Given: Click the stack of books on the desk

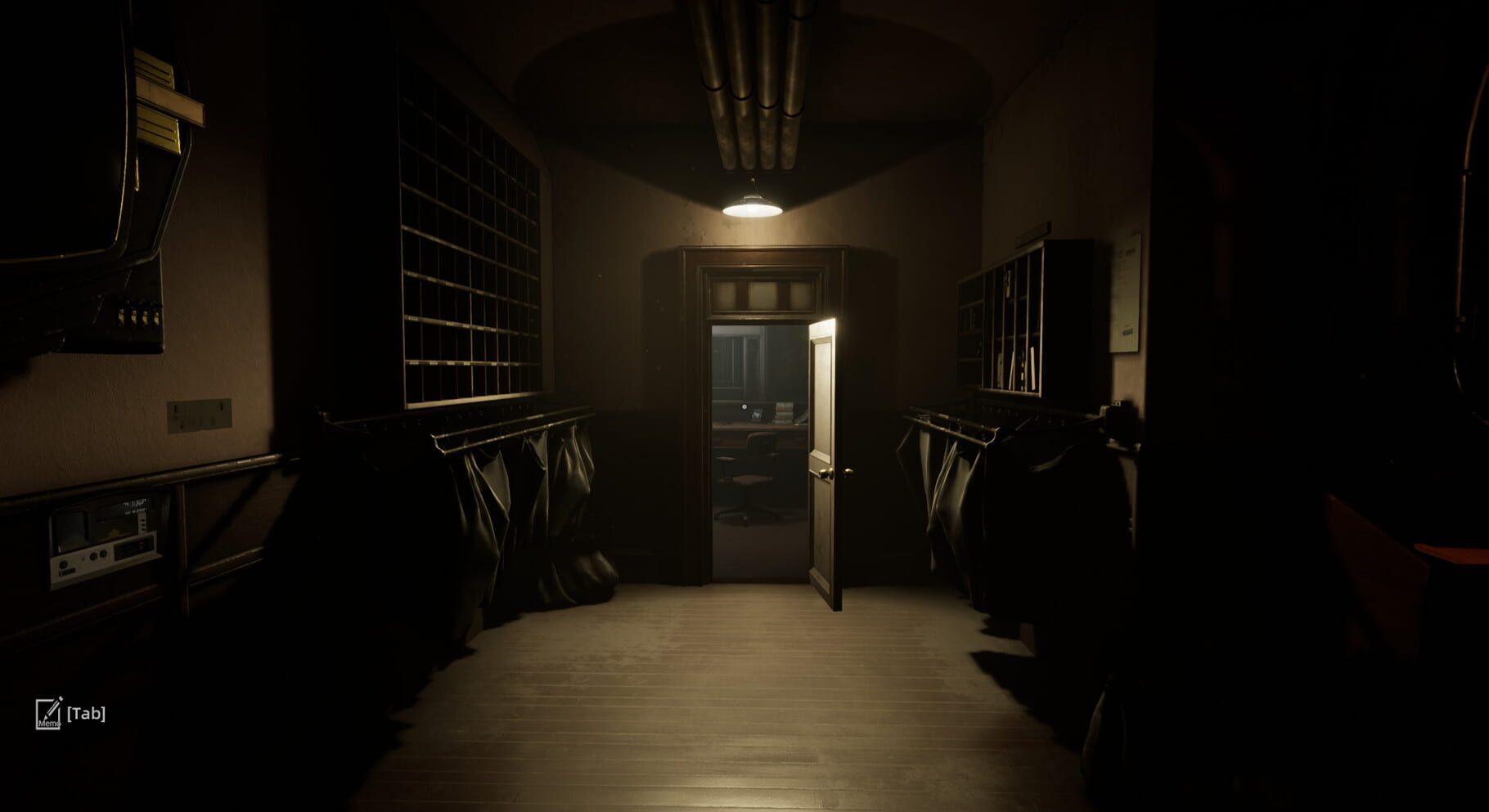Looking at the screenshot, I should [x=783, y=413].
